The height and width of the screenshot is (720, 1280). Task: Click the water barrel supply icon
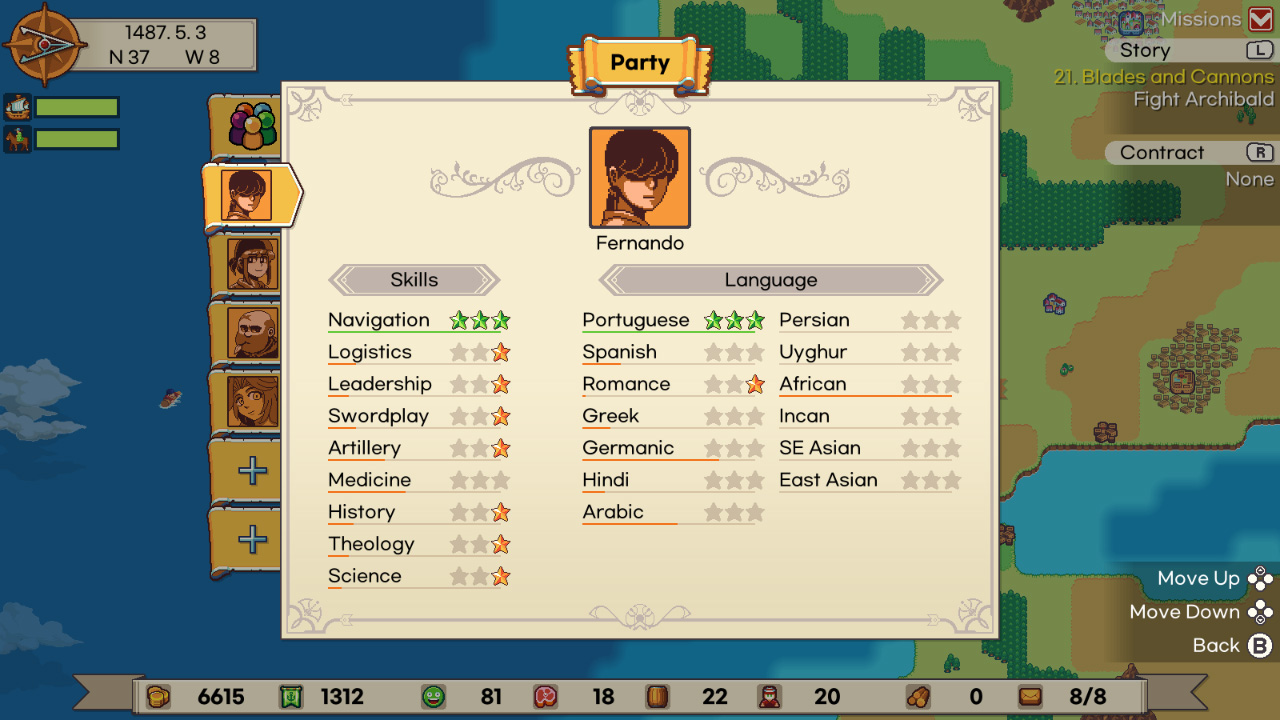pos(656,697)
